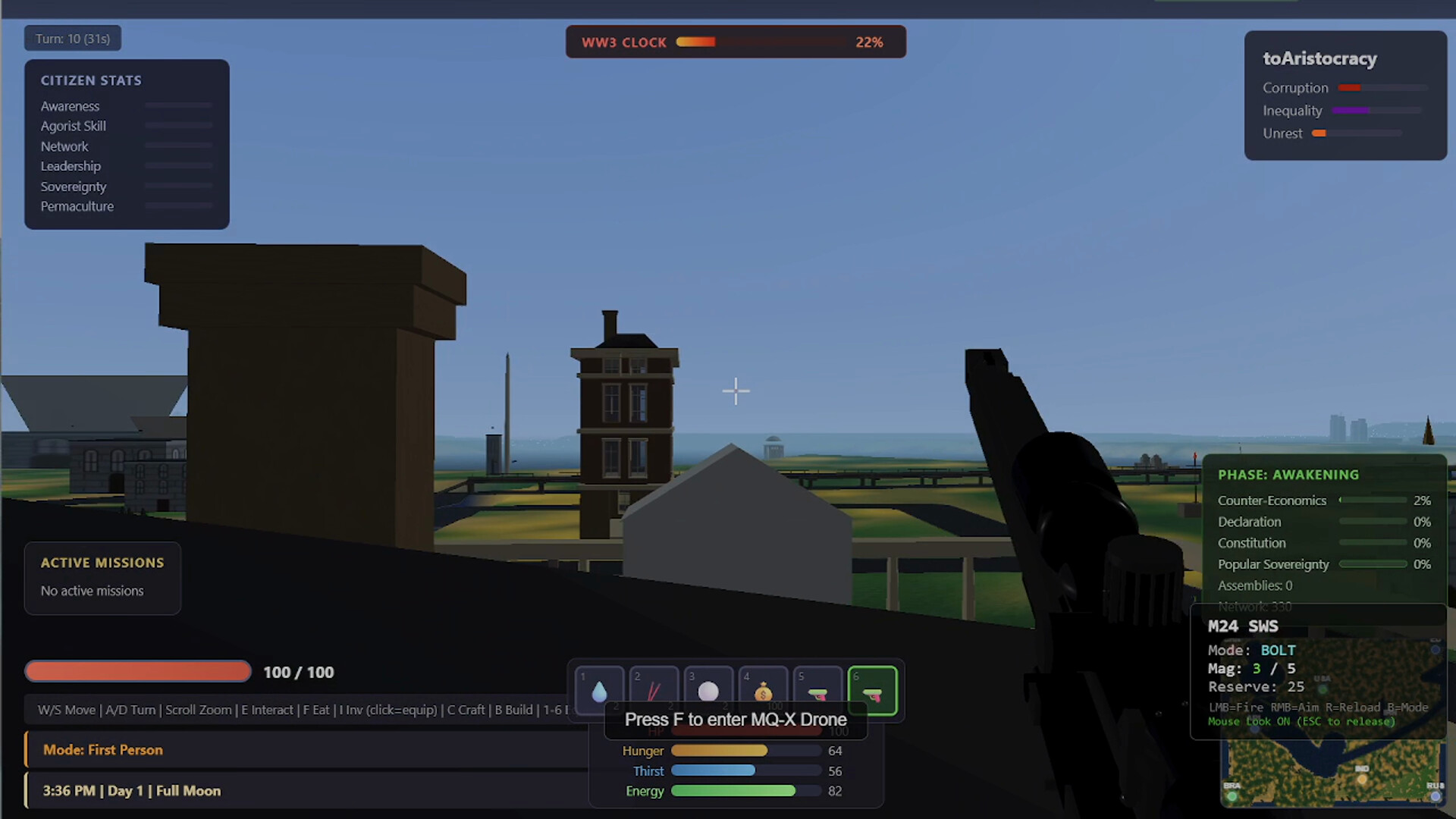Select the money bag in hotbar slot 4
This screenshot has width=1456, height=819.
click(x=763, y=690)
